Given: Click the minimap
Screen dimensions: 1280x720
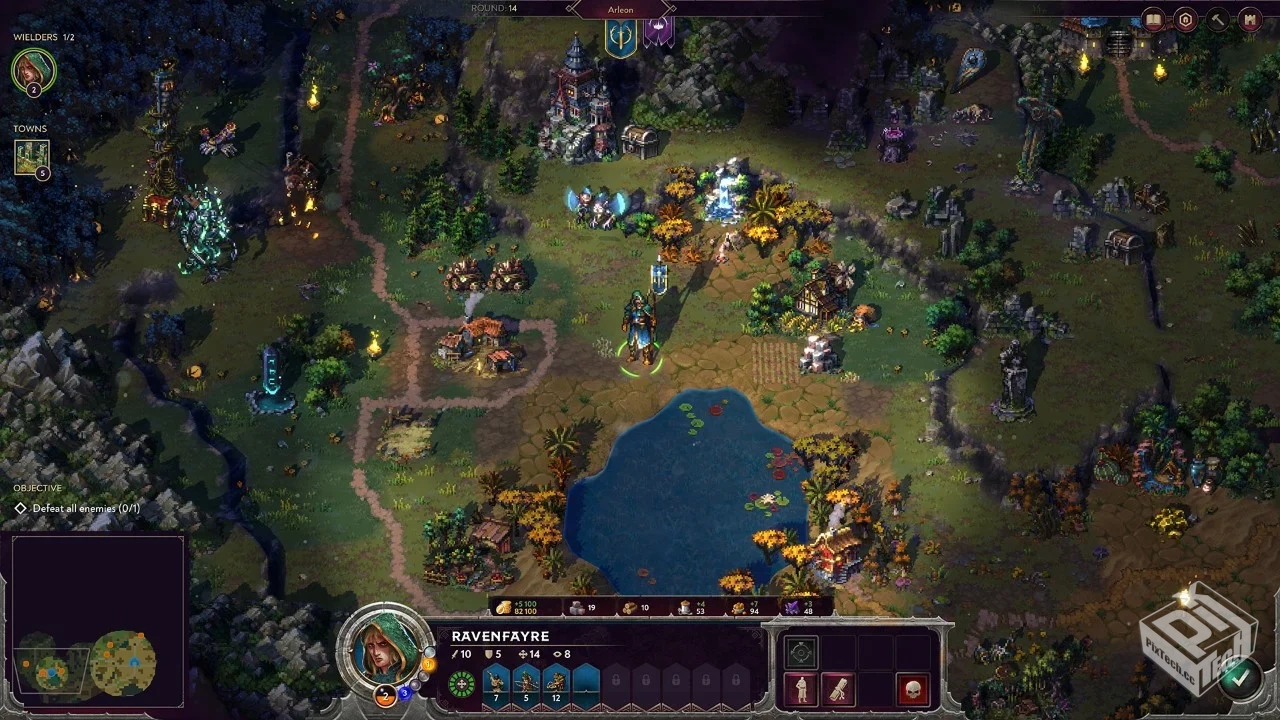Looking at the screenshot, I should pos(97,622).
